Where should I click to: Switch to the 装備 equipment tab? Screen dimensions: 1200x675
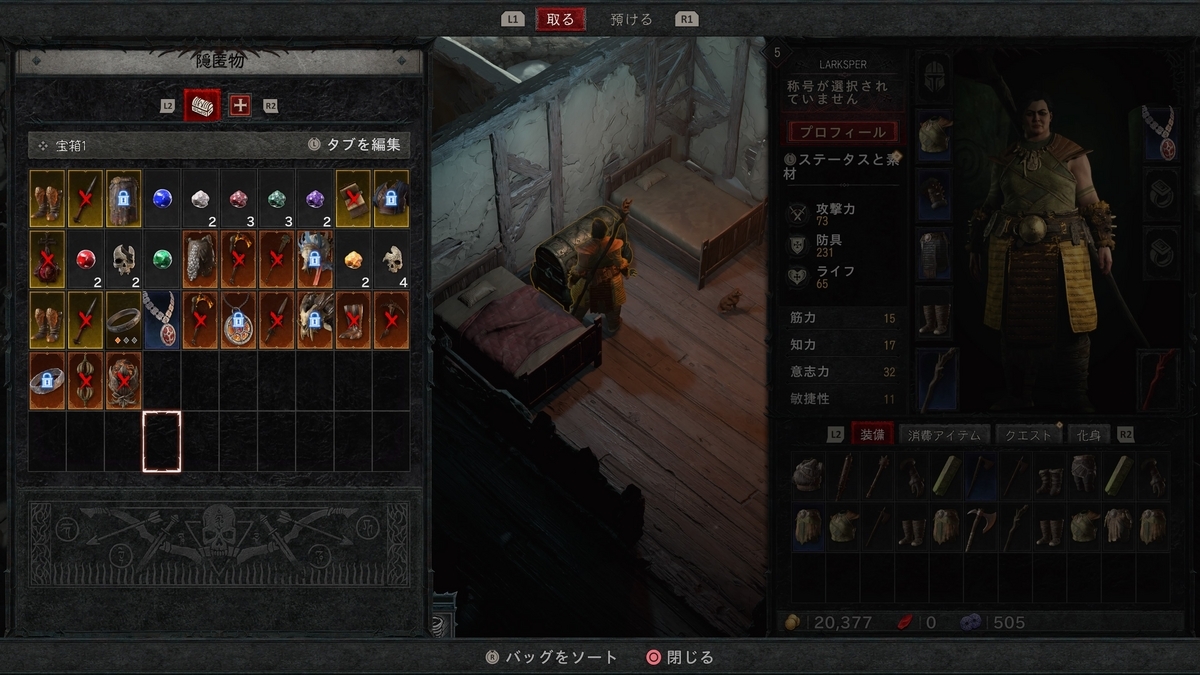(x=872, y=435)
